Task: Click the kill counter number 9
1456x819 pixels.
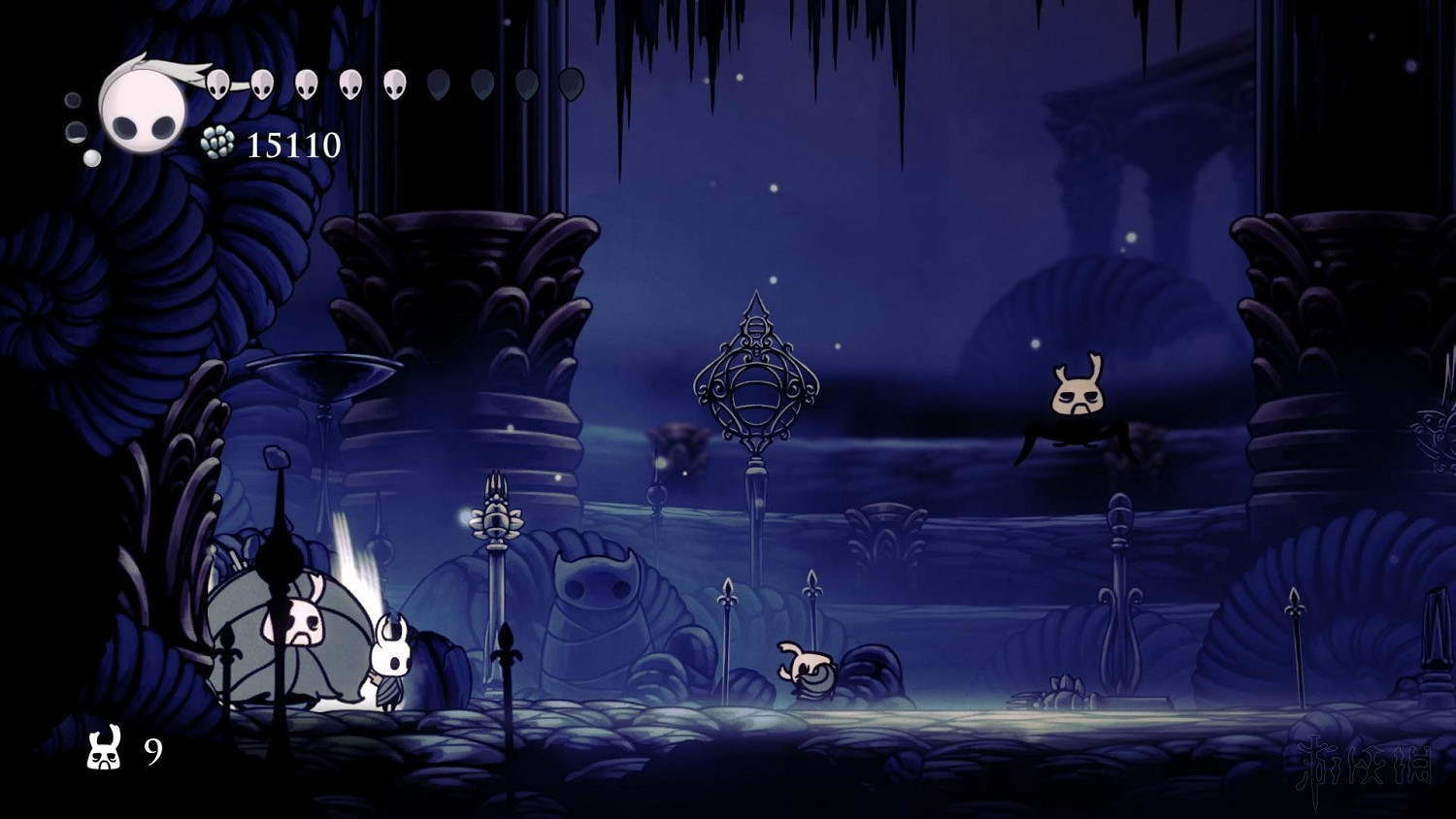Action: point(155,752)
